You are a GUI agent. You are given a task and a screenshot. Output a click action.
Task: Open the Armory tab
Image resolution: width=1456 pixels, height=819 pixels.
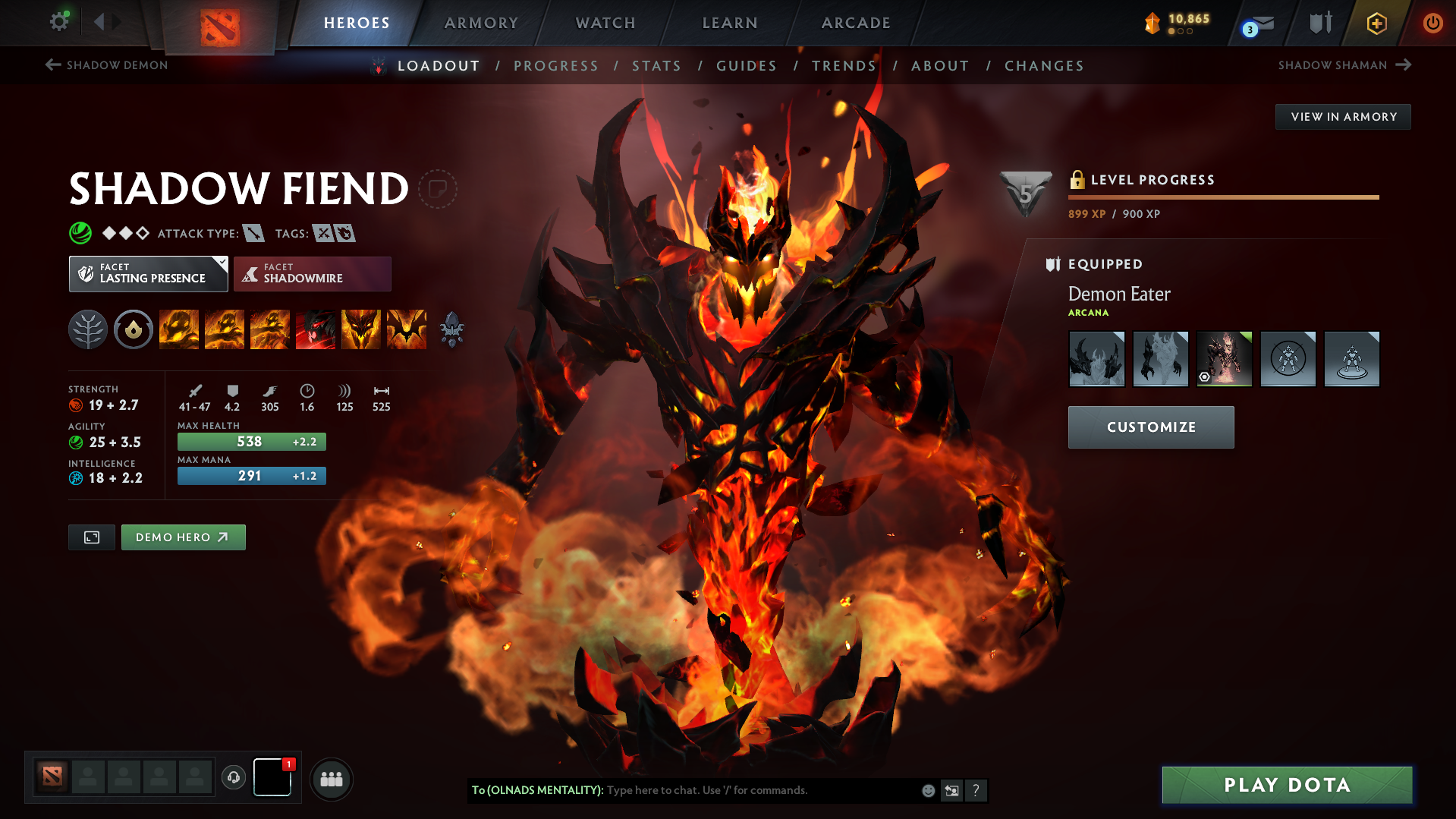(481, 23)
